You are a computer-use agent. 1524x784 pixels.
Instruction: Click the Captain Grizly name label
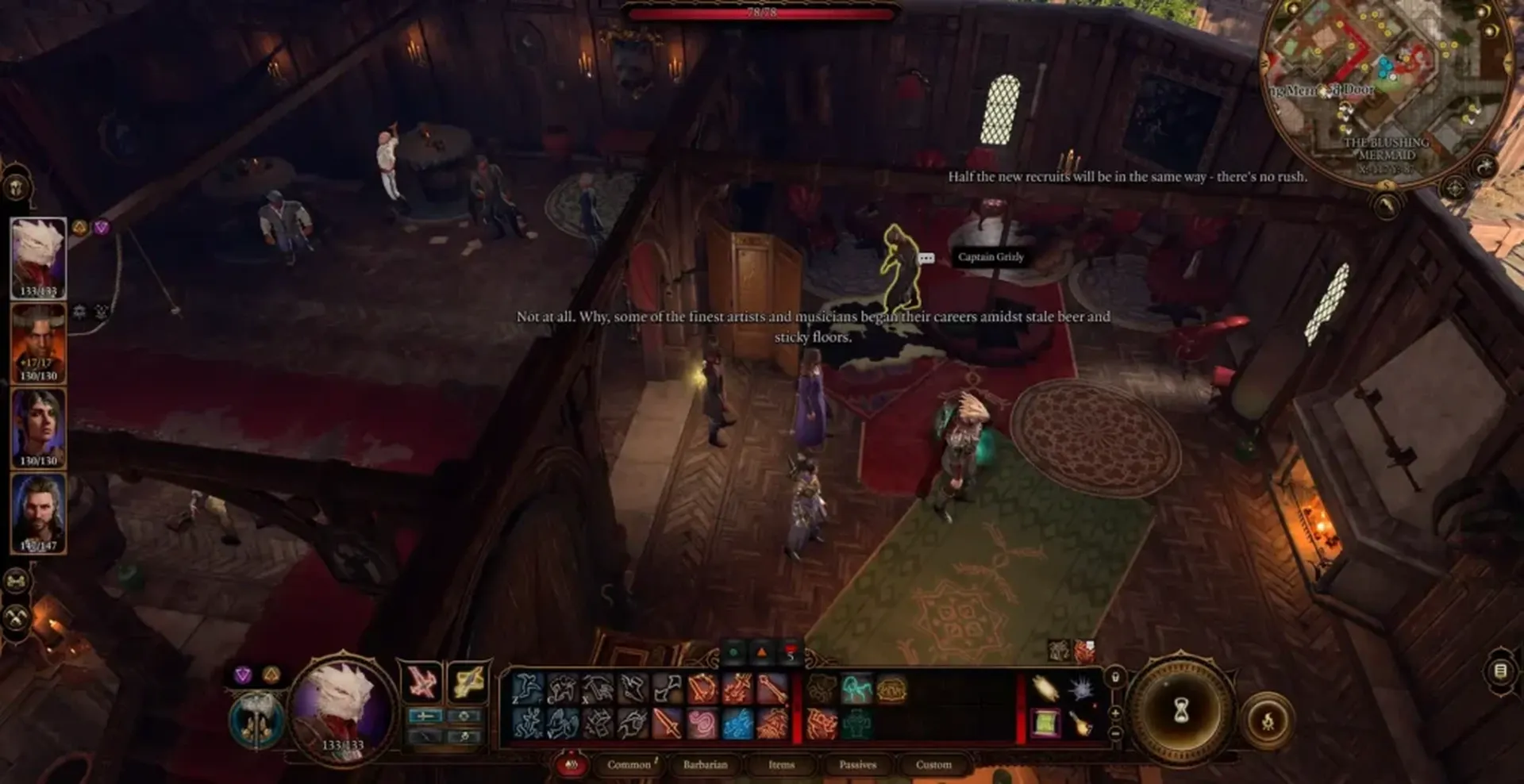(x=991, y=256)
